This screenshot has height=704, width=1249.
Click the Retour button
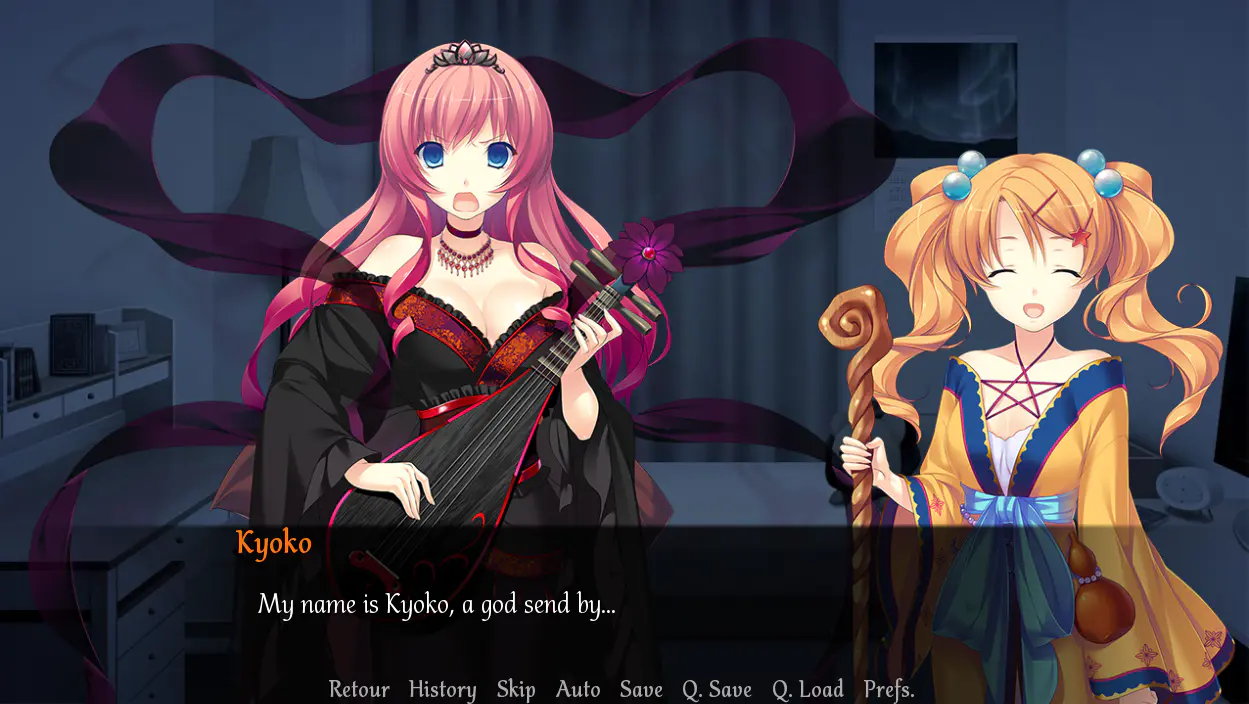359,689
